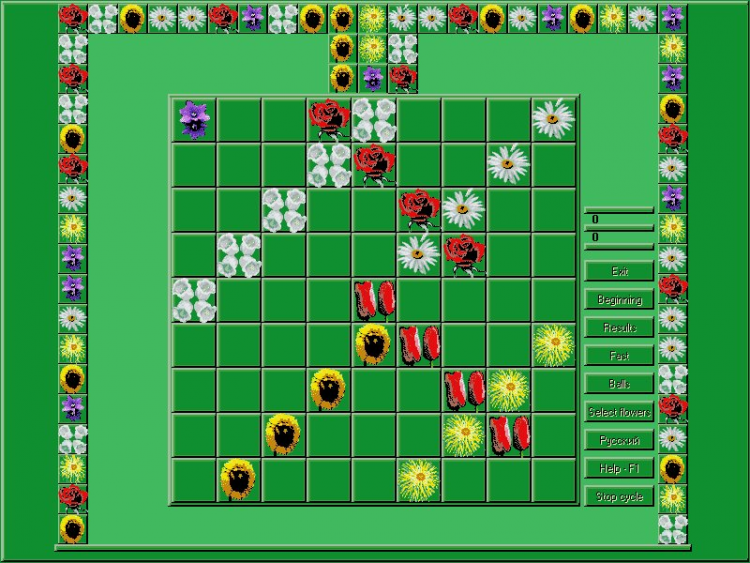This screenshot has height=563, width=750.
Task: Switch pieces using the Balls button
Action: (619, 383)
